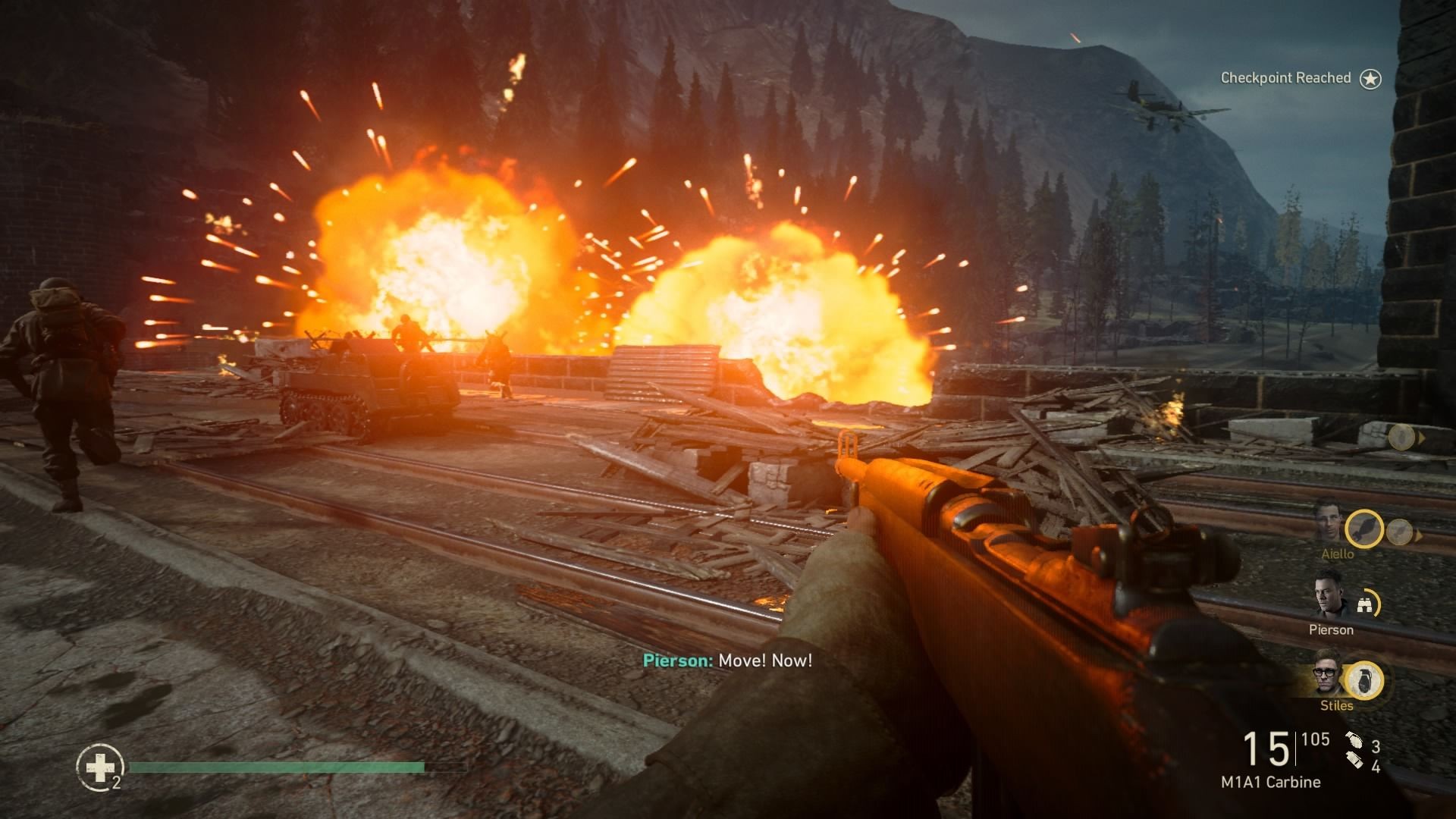Click the Checkpoint Reached star icon
This screenshot has width=1456, height=819.
tap(1370, 79)
